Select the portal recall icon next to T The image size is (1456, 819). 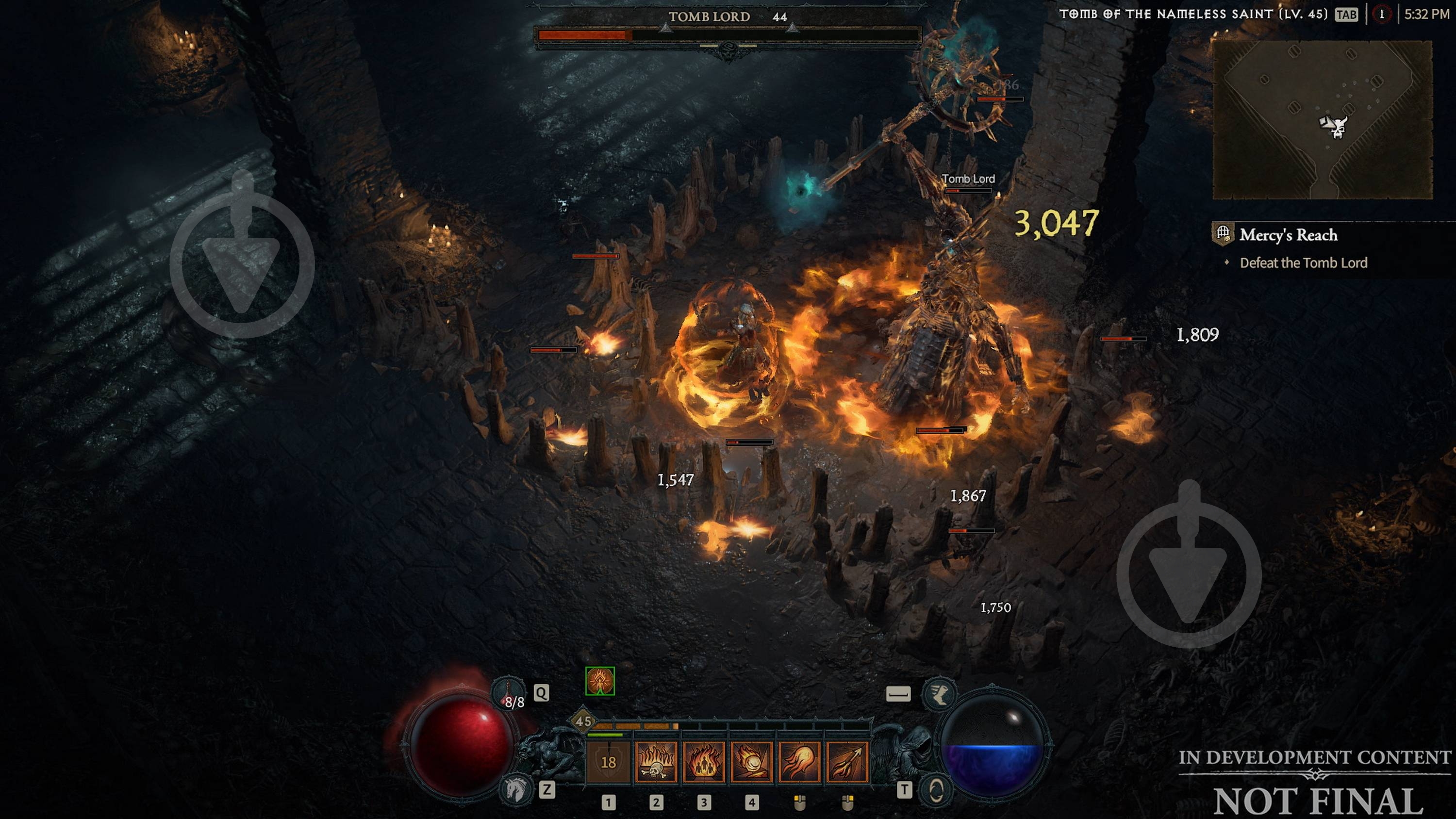[938, 790]
